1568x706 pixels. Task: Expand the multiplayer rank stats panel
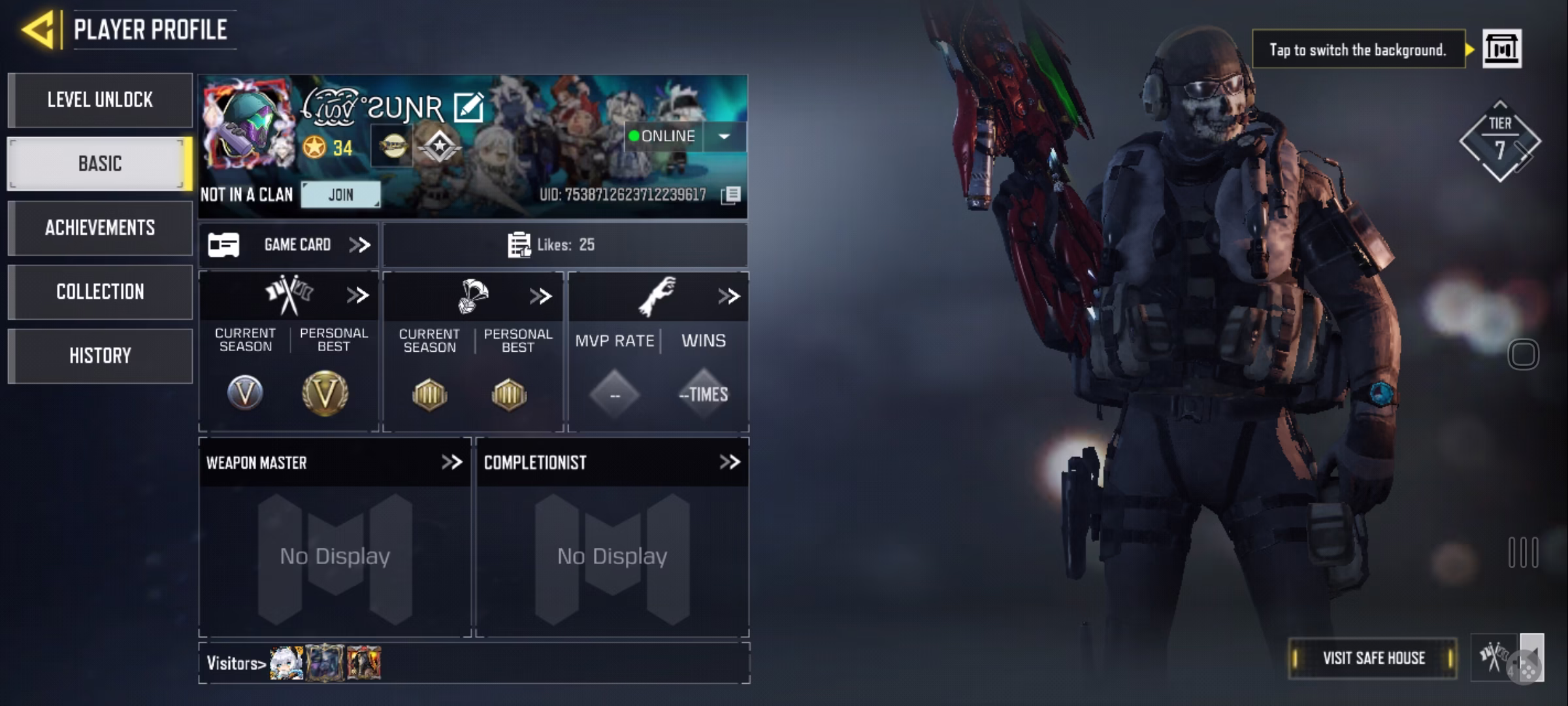[x=357, y=295]
